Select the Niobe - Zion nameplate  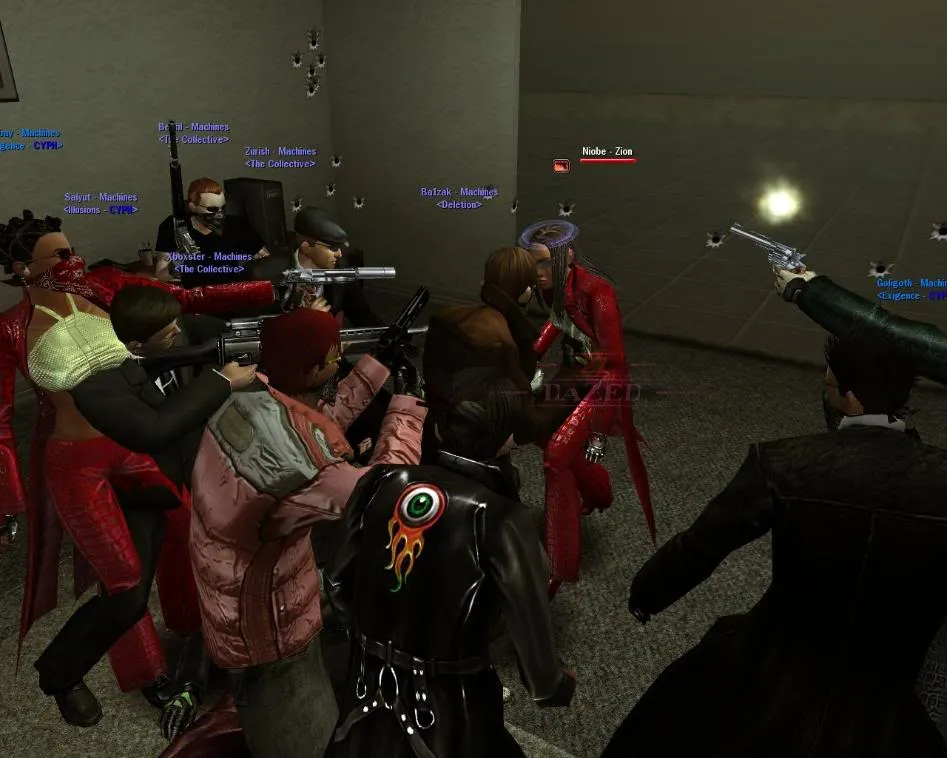[607, 152]
